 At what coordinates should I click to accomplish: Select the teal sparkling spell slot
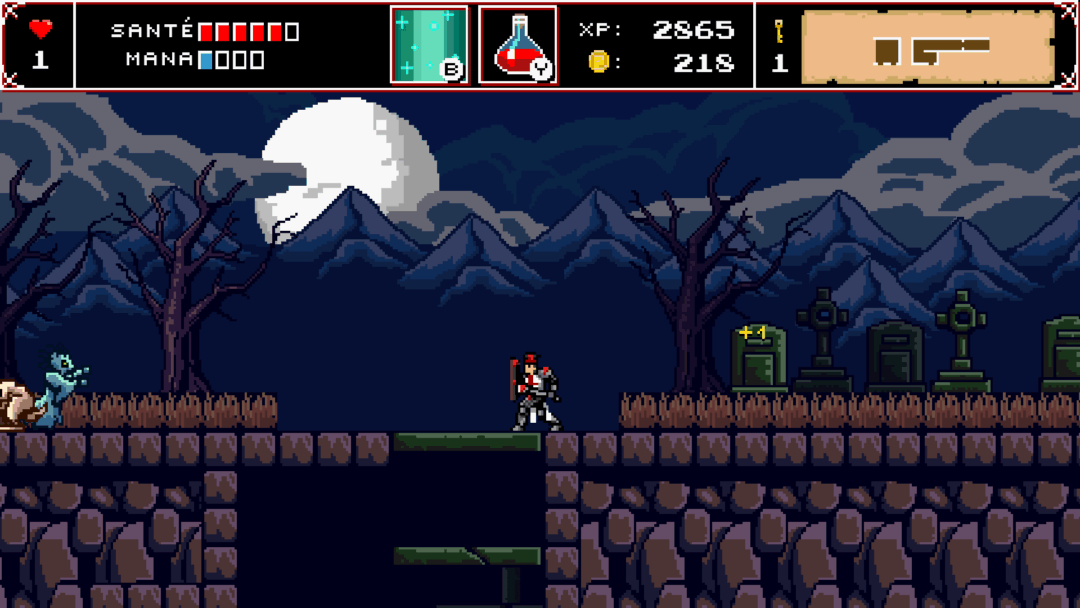[429, 45]
